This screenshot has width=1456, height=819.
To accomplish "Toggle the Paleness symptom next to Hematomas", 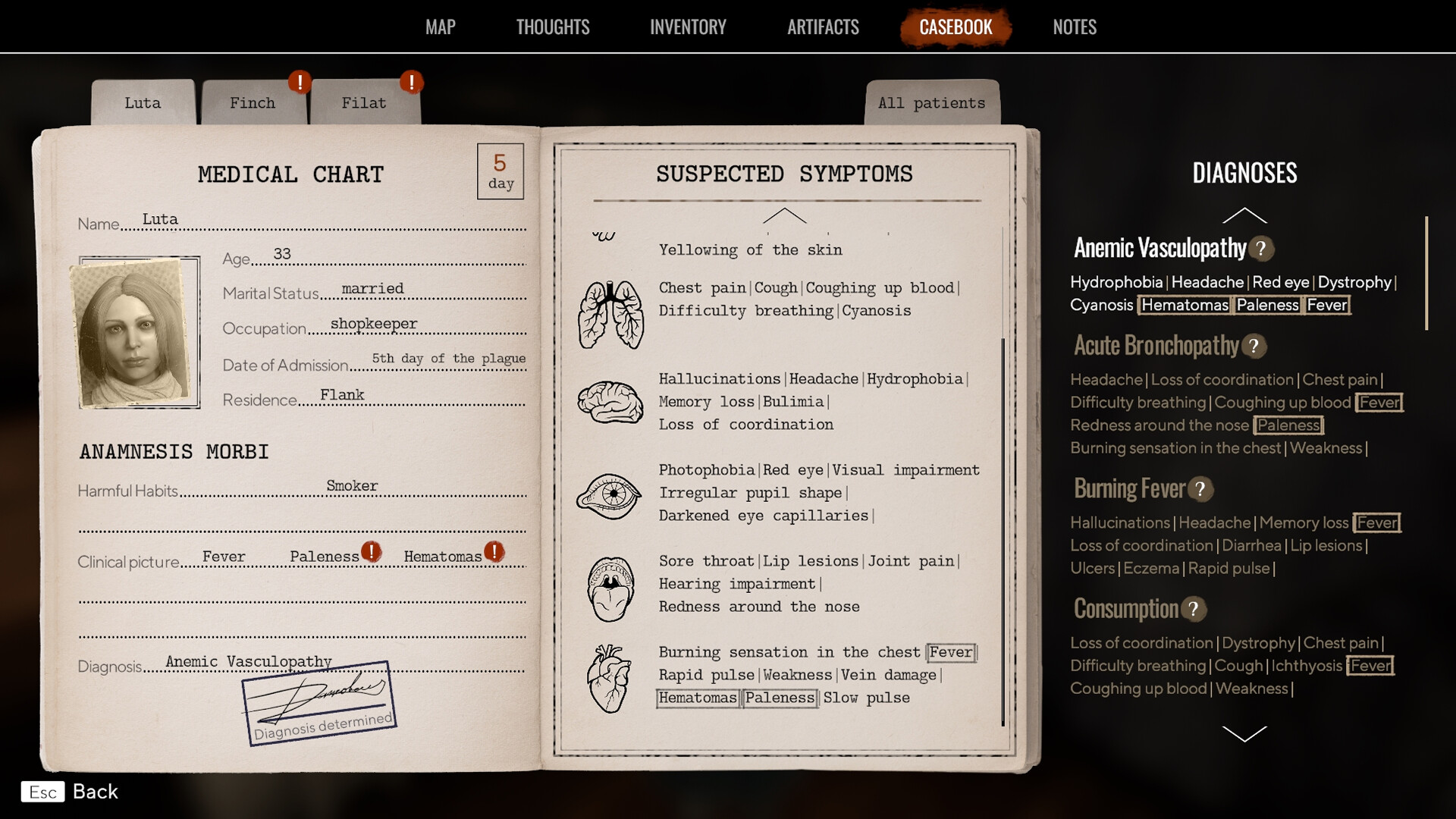I will pyautogui.click(x=780, y=698).
